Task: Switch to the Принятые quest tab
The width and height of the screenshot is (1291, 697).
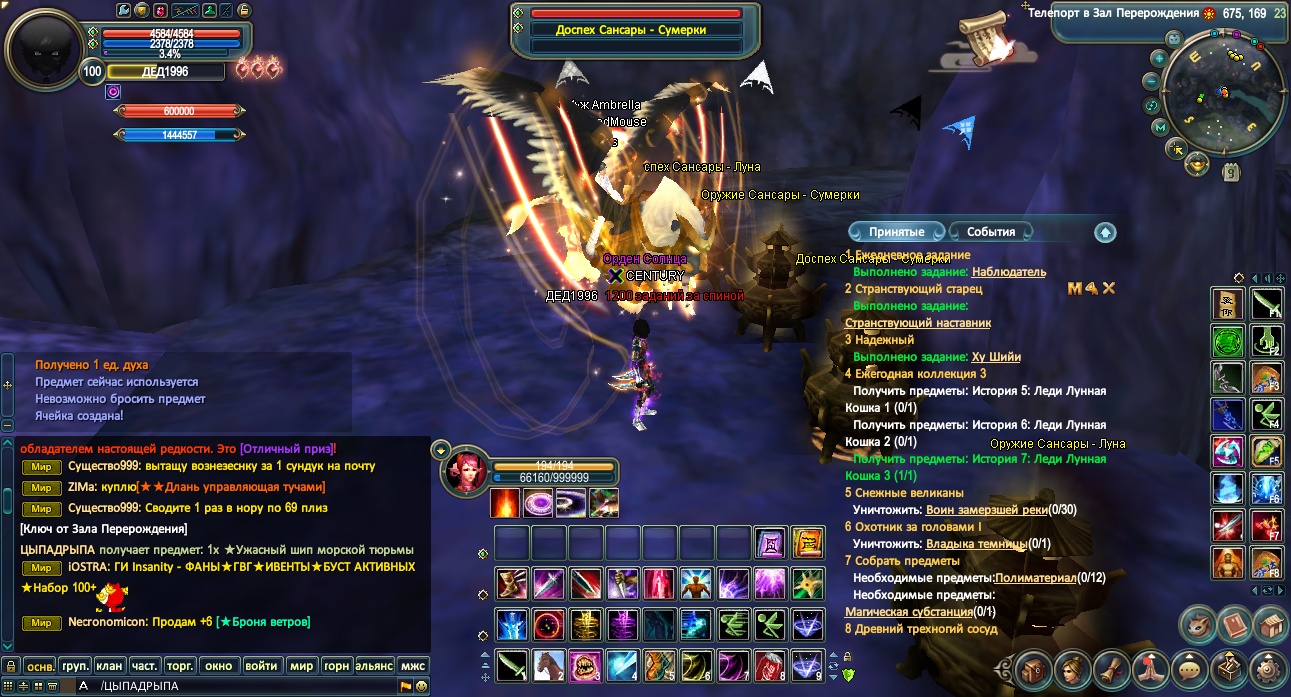Action: 896,232
